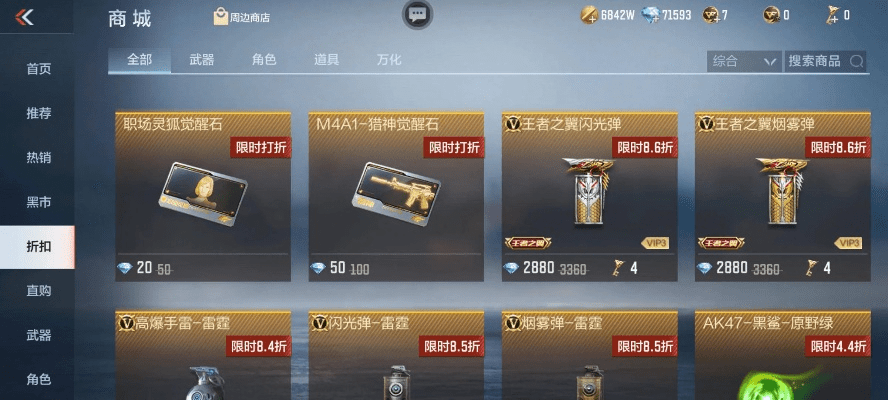The width and height of the screenshot is (888, 400).
Task: Open 黑市 in the sidebar
Action: (x=38, y=202)
